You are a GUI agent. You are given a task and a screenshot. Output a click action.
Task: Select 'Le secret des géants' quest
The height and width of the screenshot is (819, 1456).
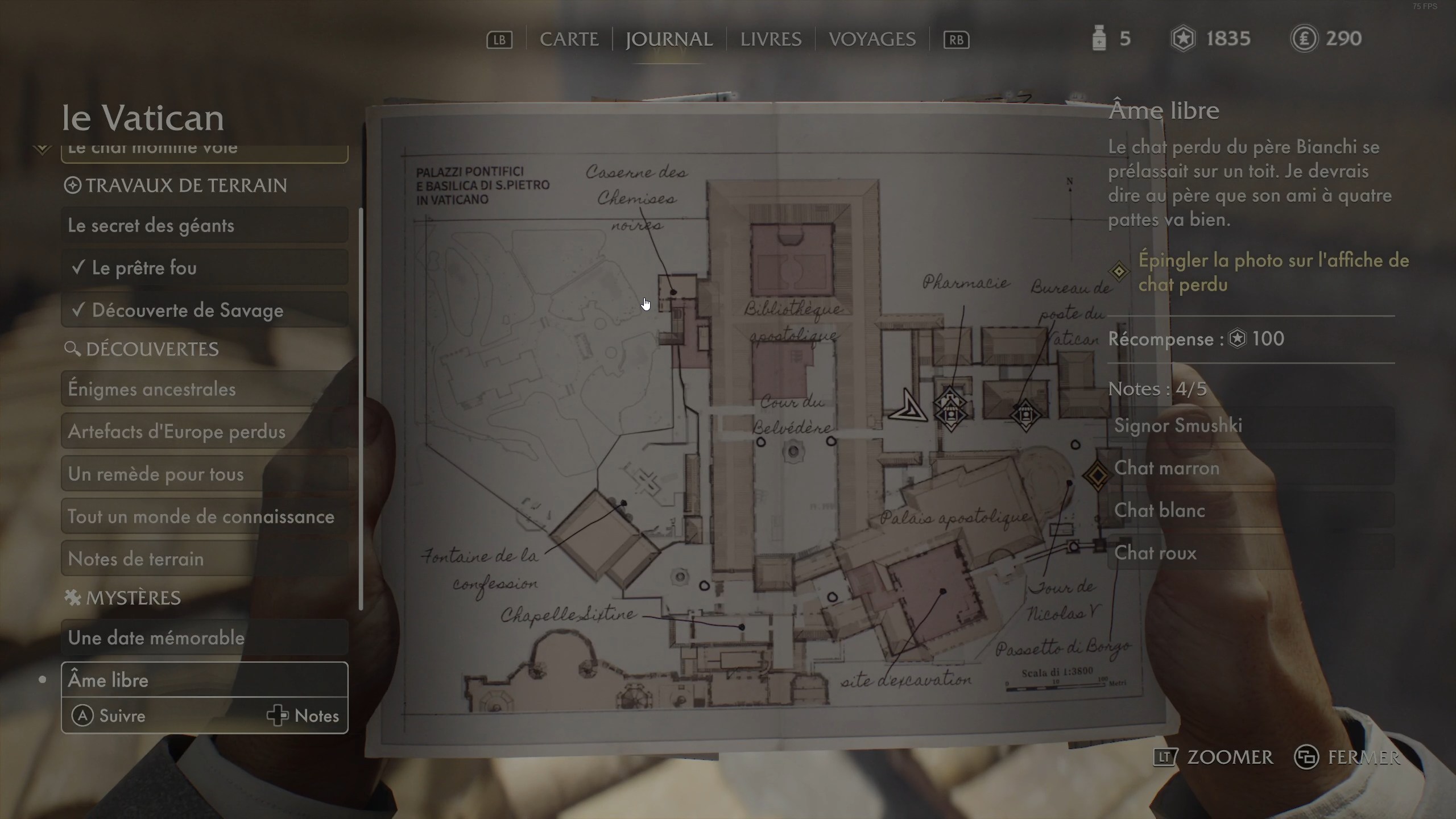[x=205, y=225]
